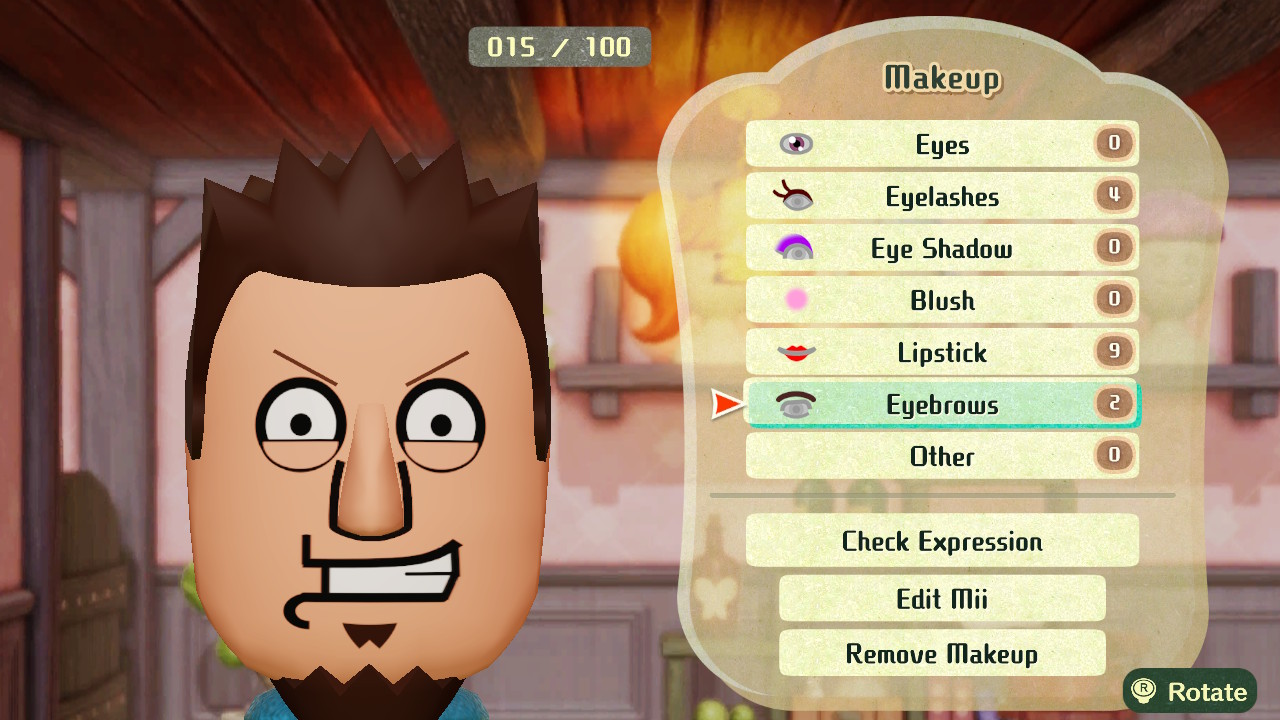Open the Eyes makeup option

pyautogui.click(x=941, y=144)
